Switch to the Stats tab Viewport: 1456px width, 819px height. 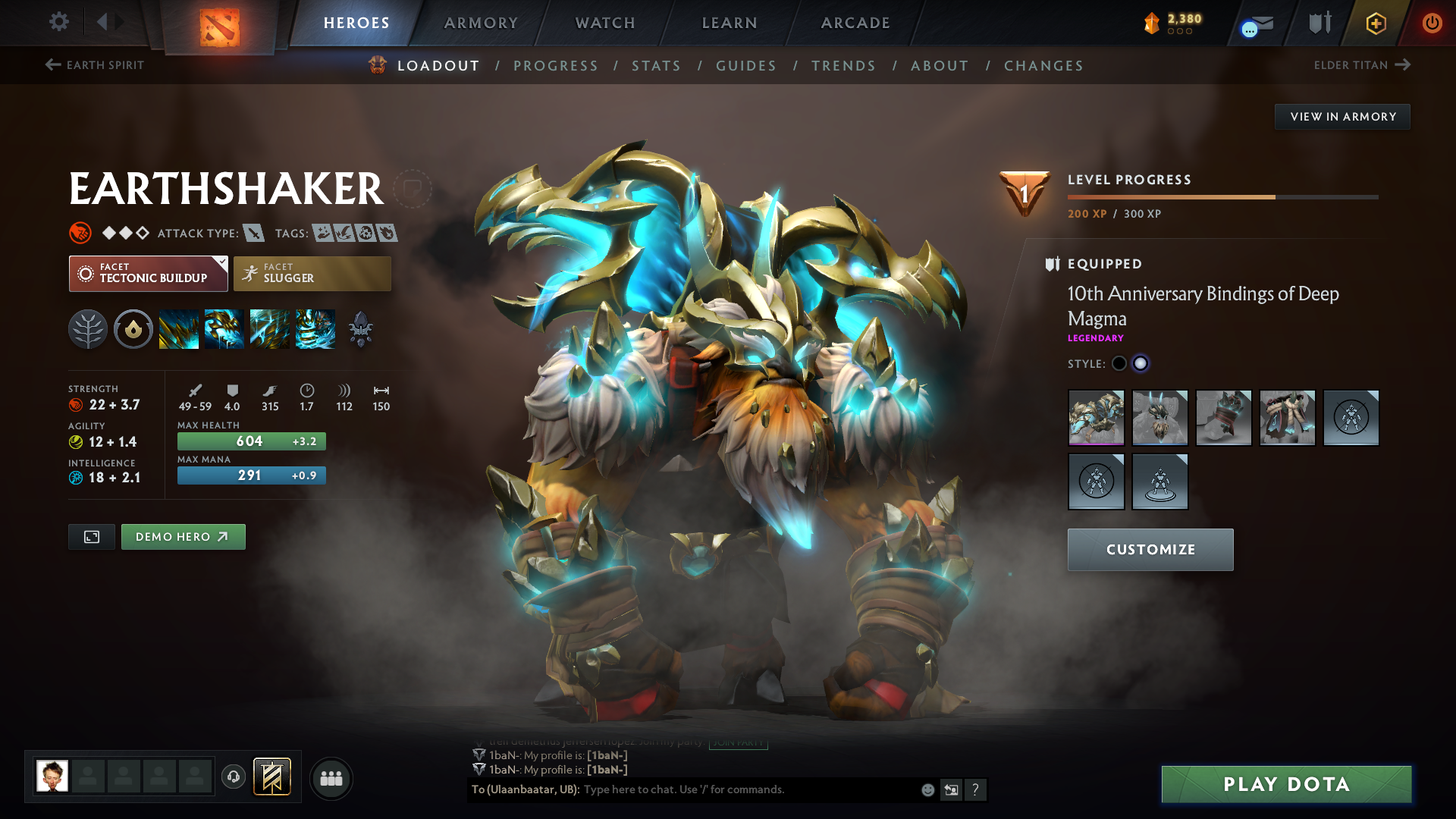tap(657, 66)
